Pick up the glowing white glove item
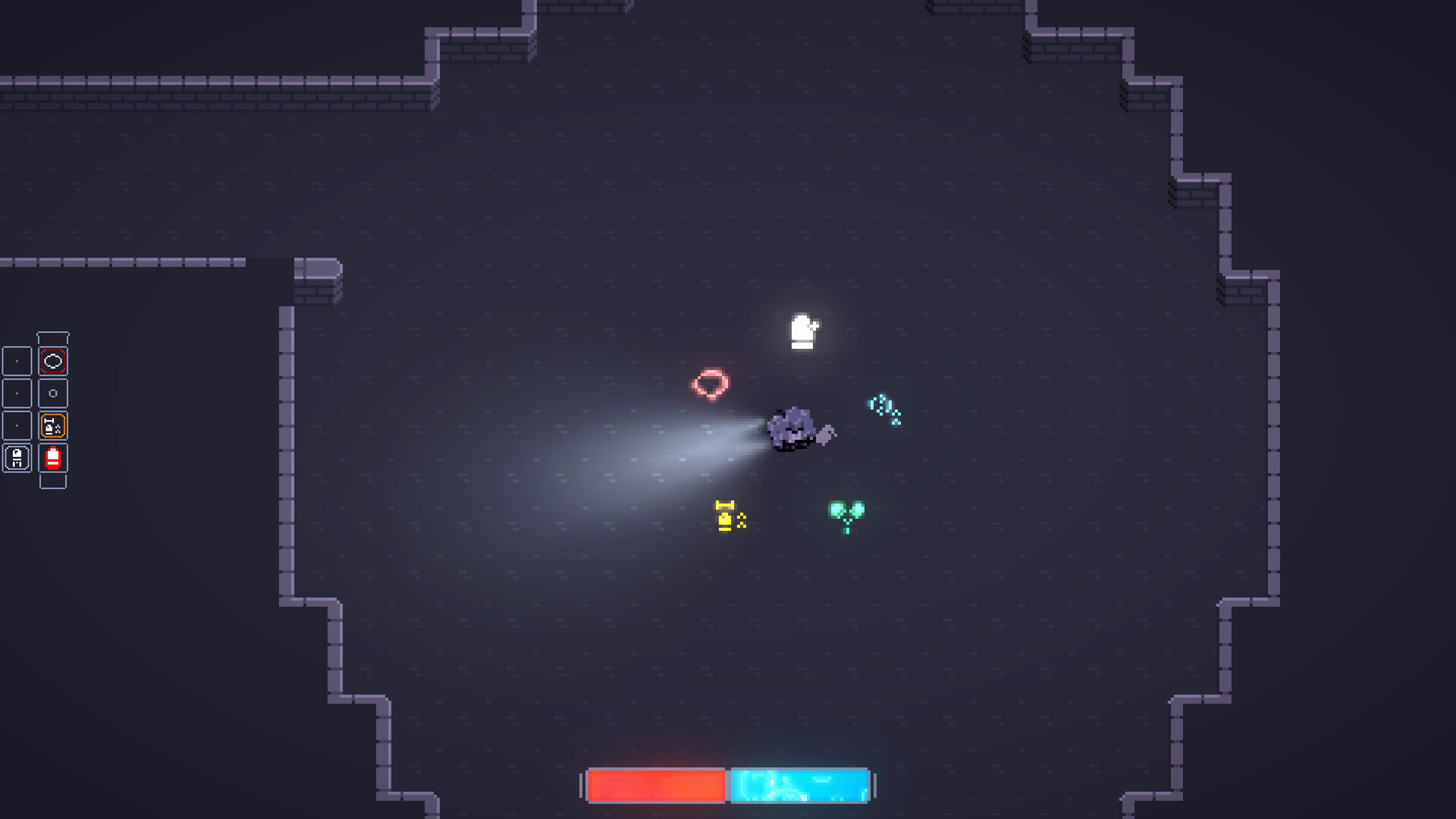This screenshot has height=819, width=1456. 802,331
